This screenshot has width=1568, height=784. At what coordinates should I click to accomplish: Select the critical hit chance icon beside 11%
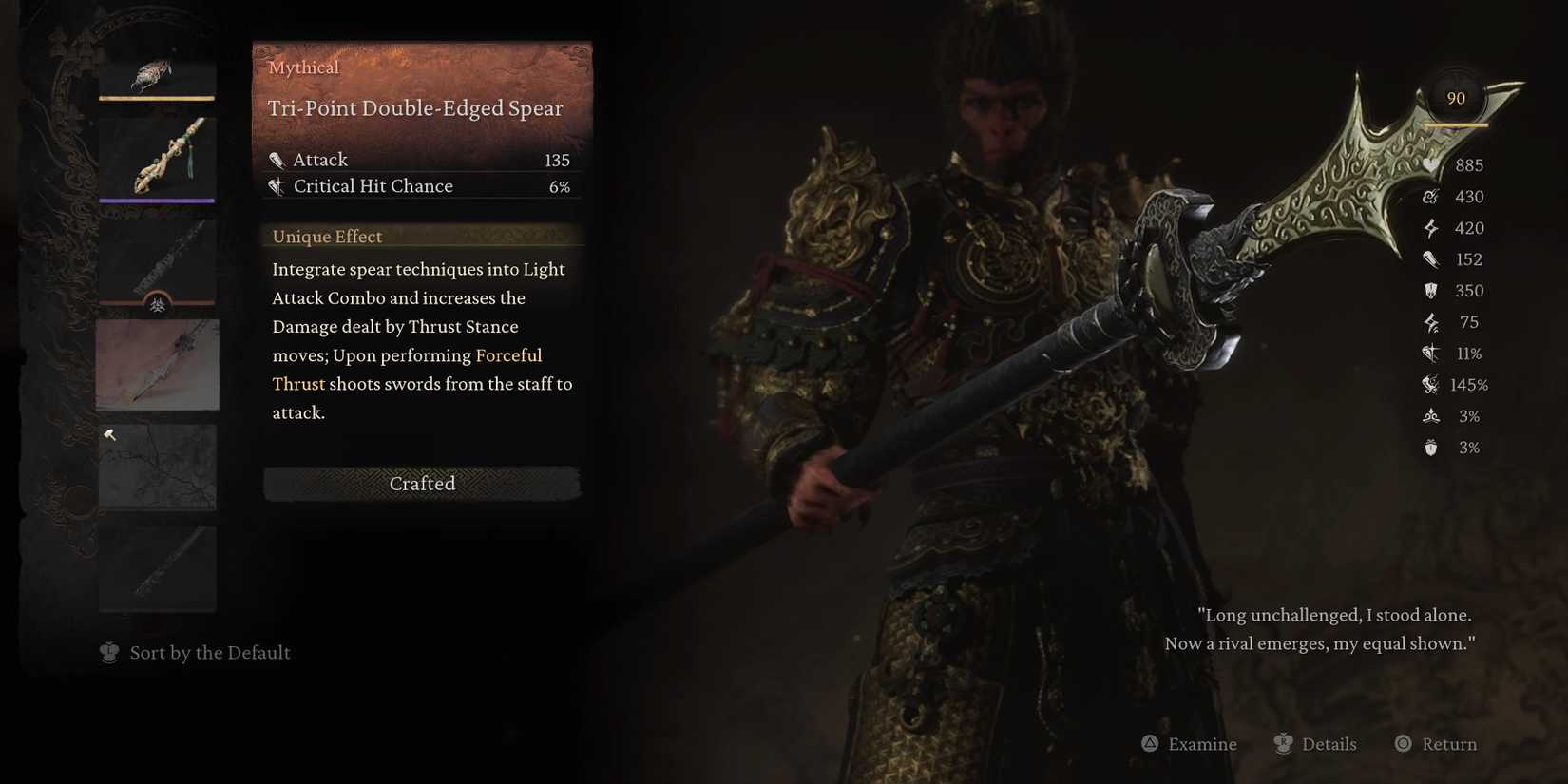(1430, 353)
